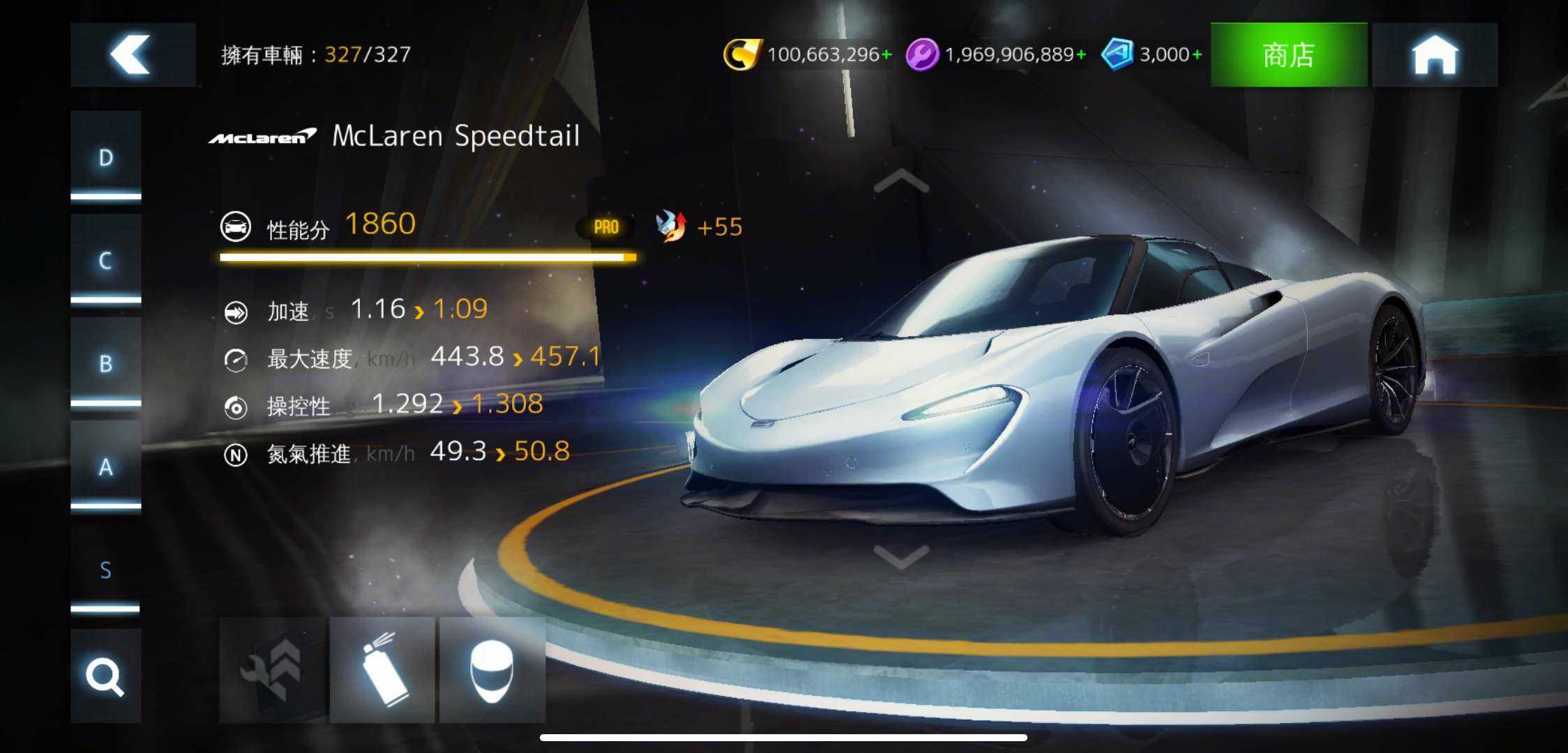
Task: Go back using the arrow button
Action: tap(133, 54)
